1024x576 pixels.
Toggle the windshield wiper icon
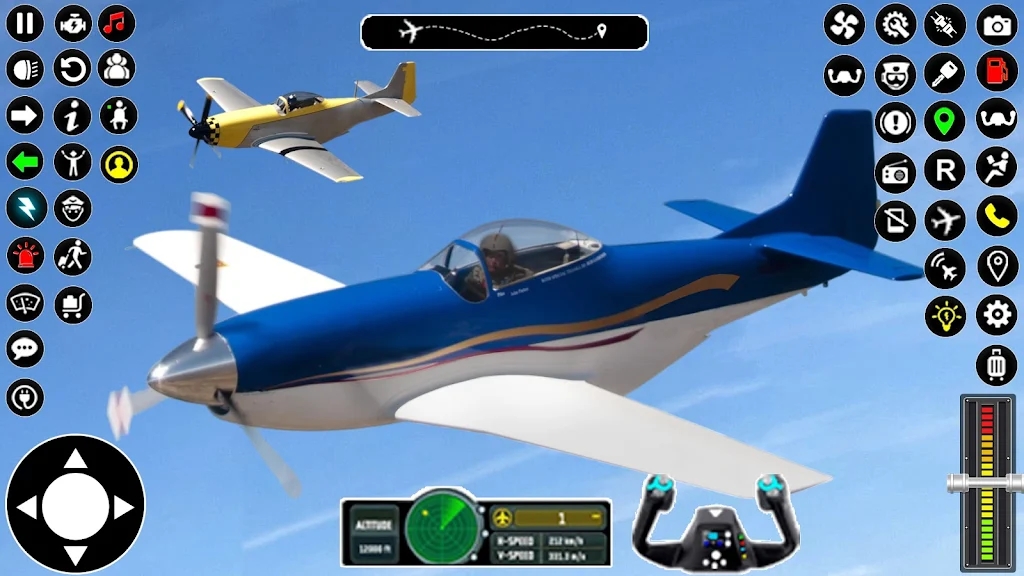tap(25, 302)
